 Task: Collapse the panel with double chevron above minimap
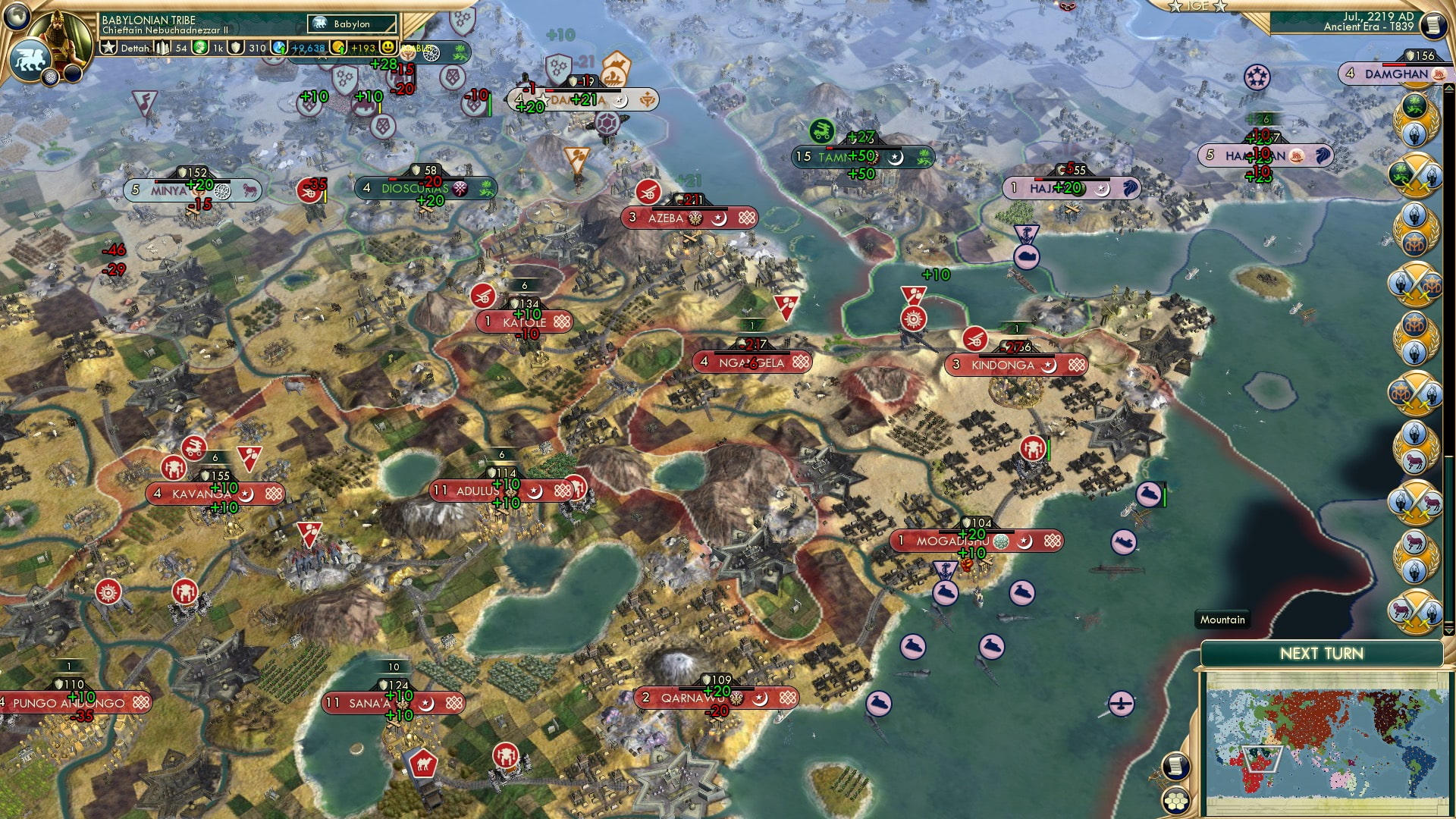tap(1448, 630)
